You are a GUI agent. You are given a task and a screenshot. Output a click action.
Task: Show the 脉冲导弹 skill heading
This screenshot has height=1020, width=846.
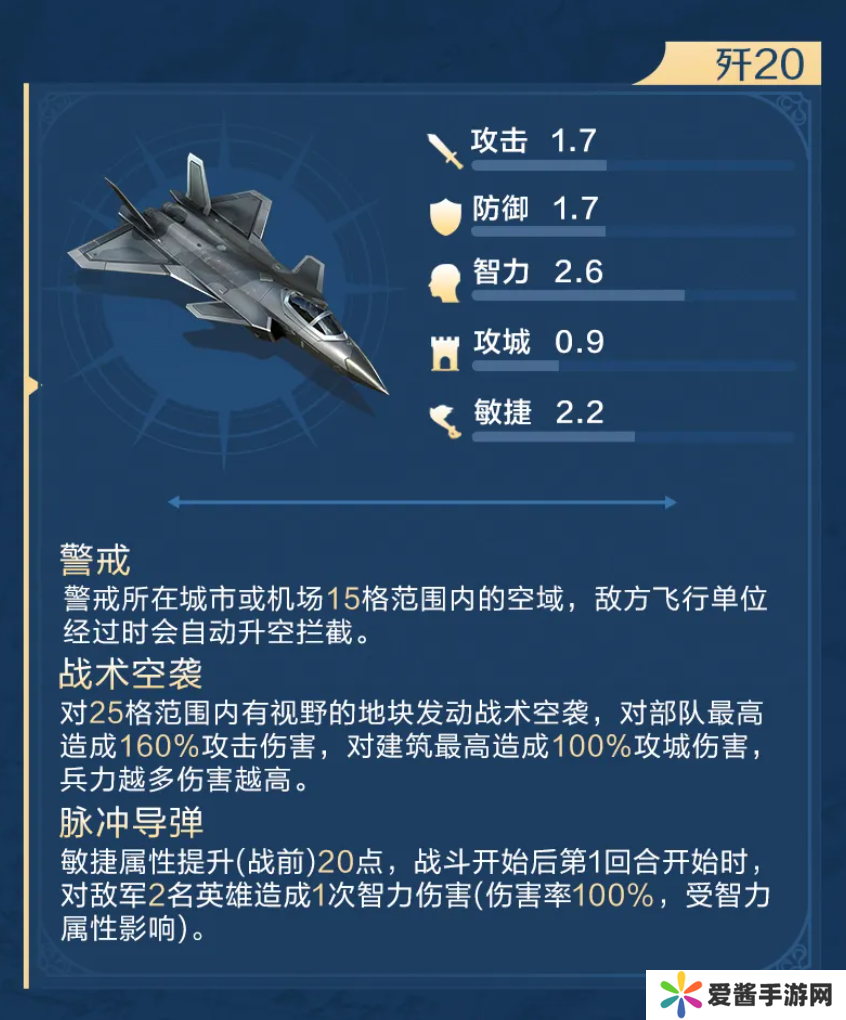(130, 823)
